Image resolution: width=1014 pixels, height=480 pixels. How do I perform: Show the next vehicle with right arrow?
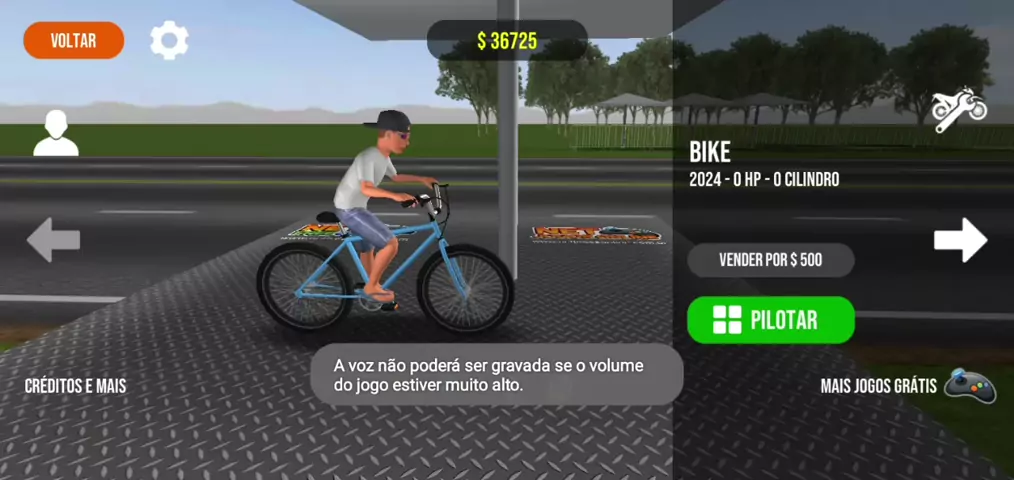click(960, 240)
